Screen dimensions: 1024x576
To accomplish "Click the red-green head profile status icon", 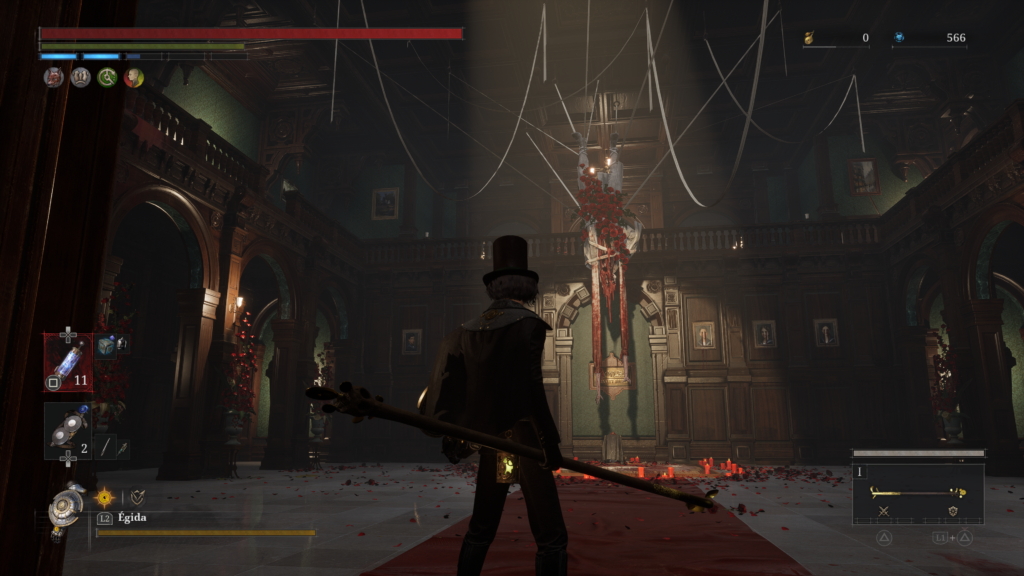I will (133, 77).
